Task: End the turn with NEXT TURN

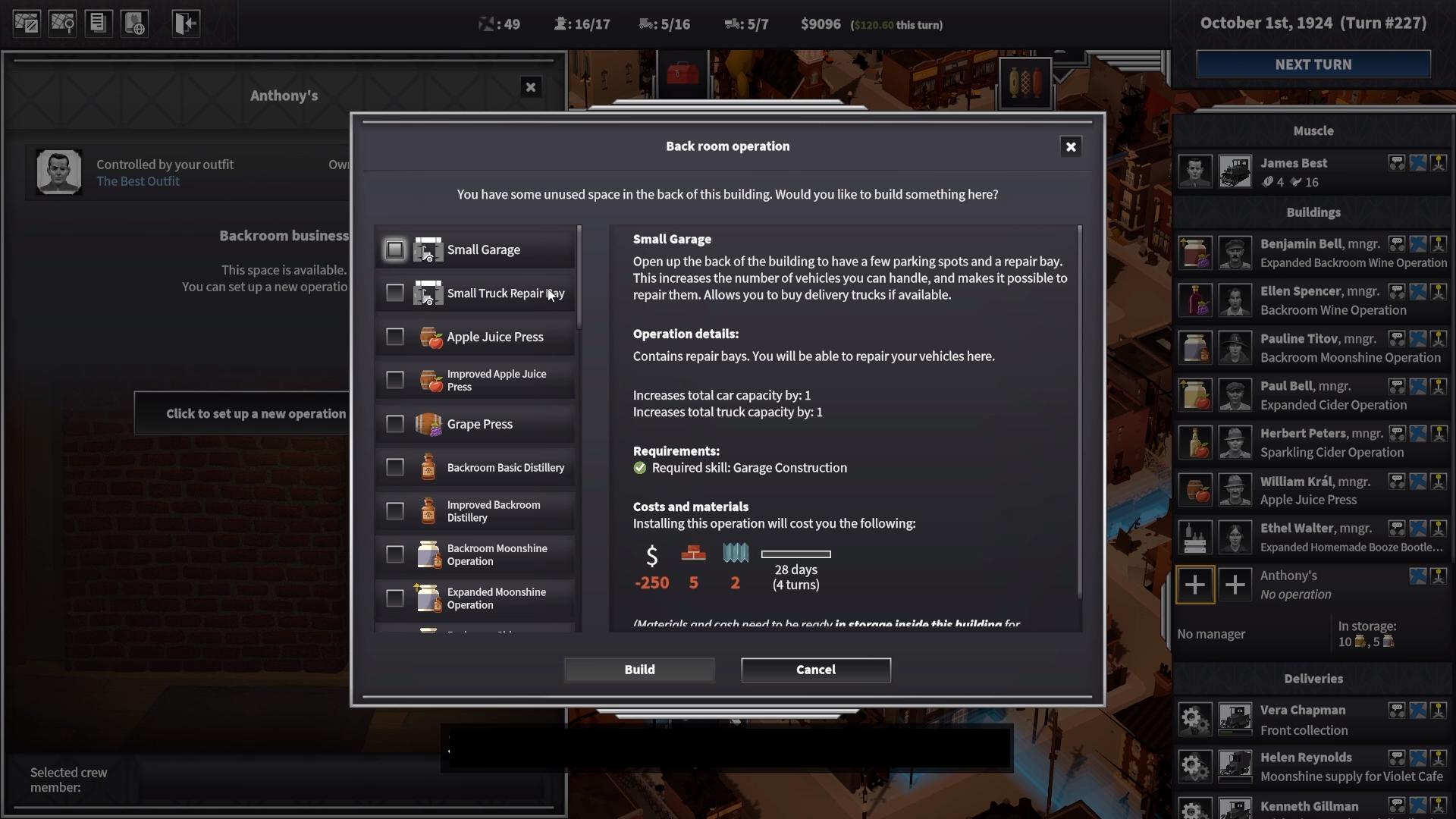Action: coord(1313,64)
